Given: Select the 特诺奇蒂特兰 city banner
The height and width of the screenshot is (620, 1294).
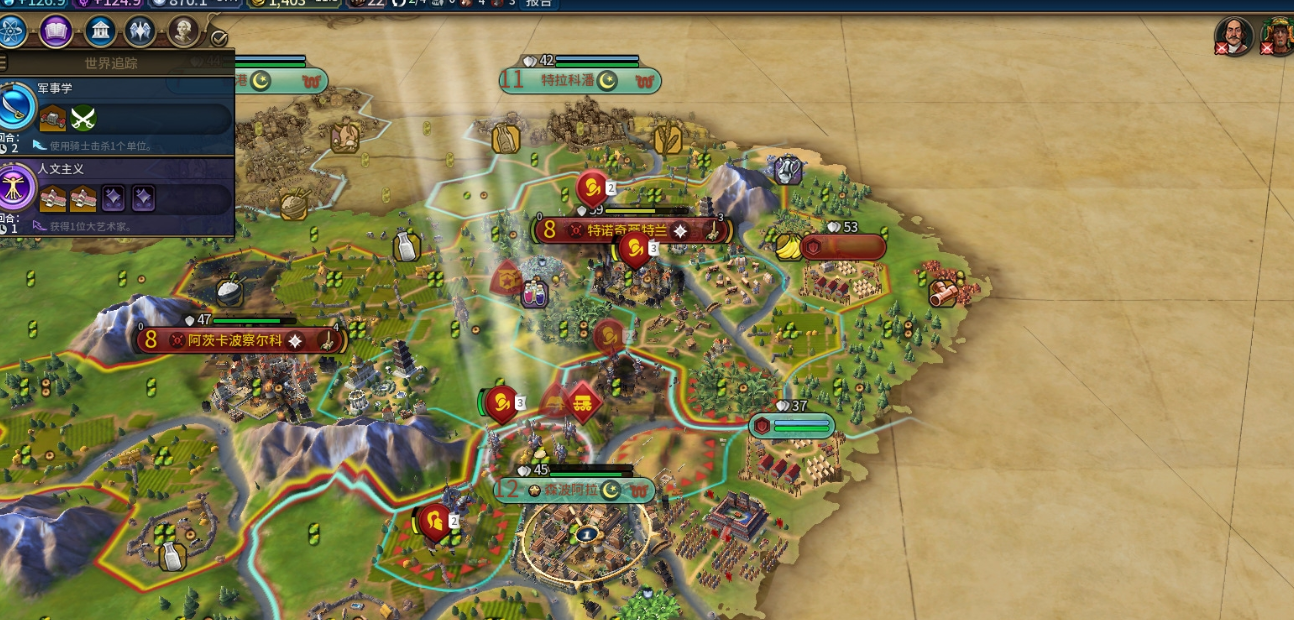Looking at the screenshot, I should coord(633,231).
